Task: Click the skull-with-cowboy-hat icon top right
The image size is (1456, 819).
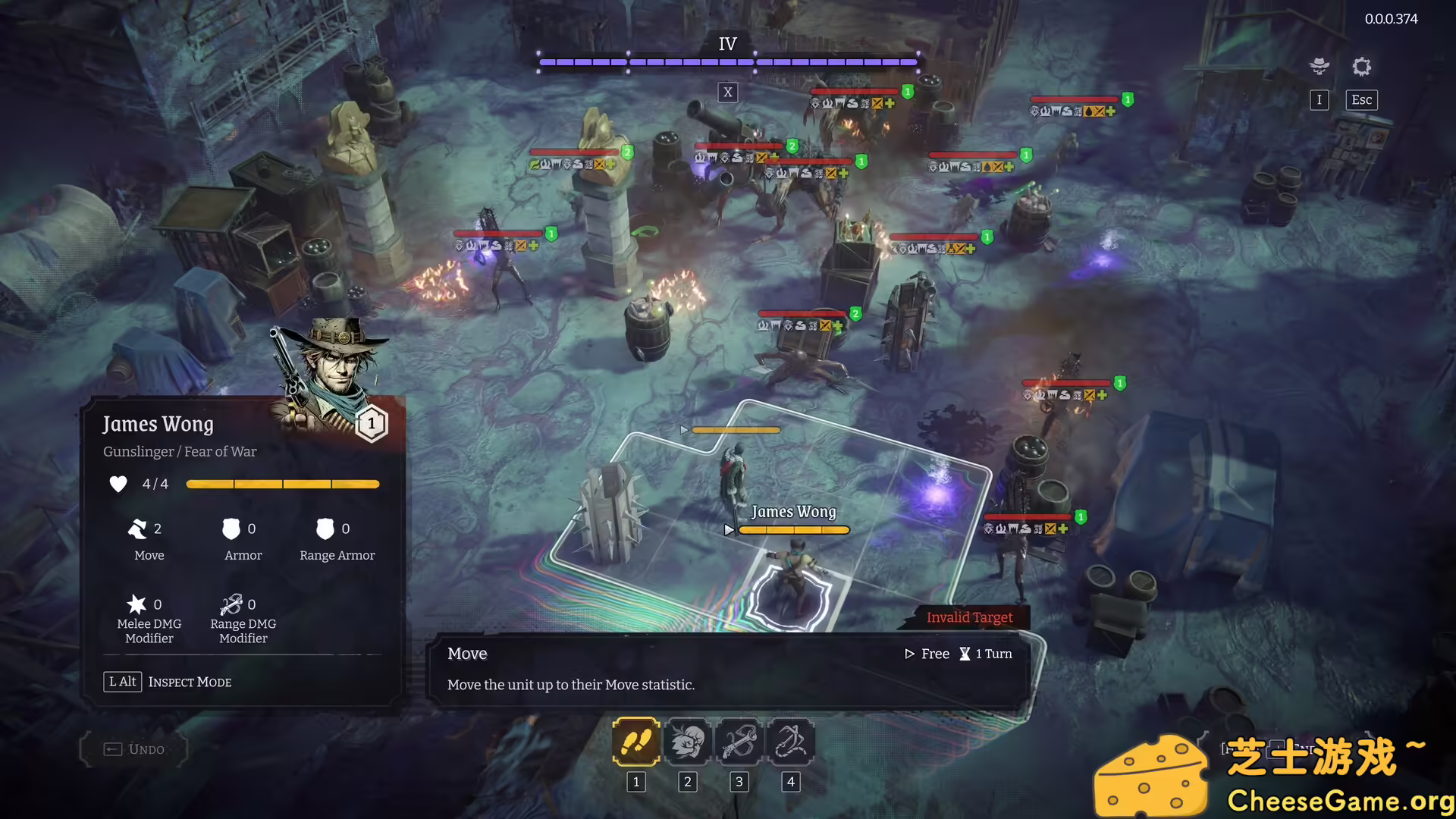Action: pyautogui.click(x=1319, y=67)
